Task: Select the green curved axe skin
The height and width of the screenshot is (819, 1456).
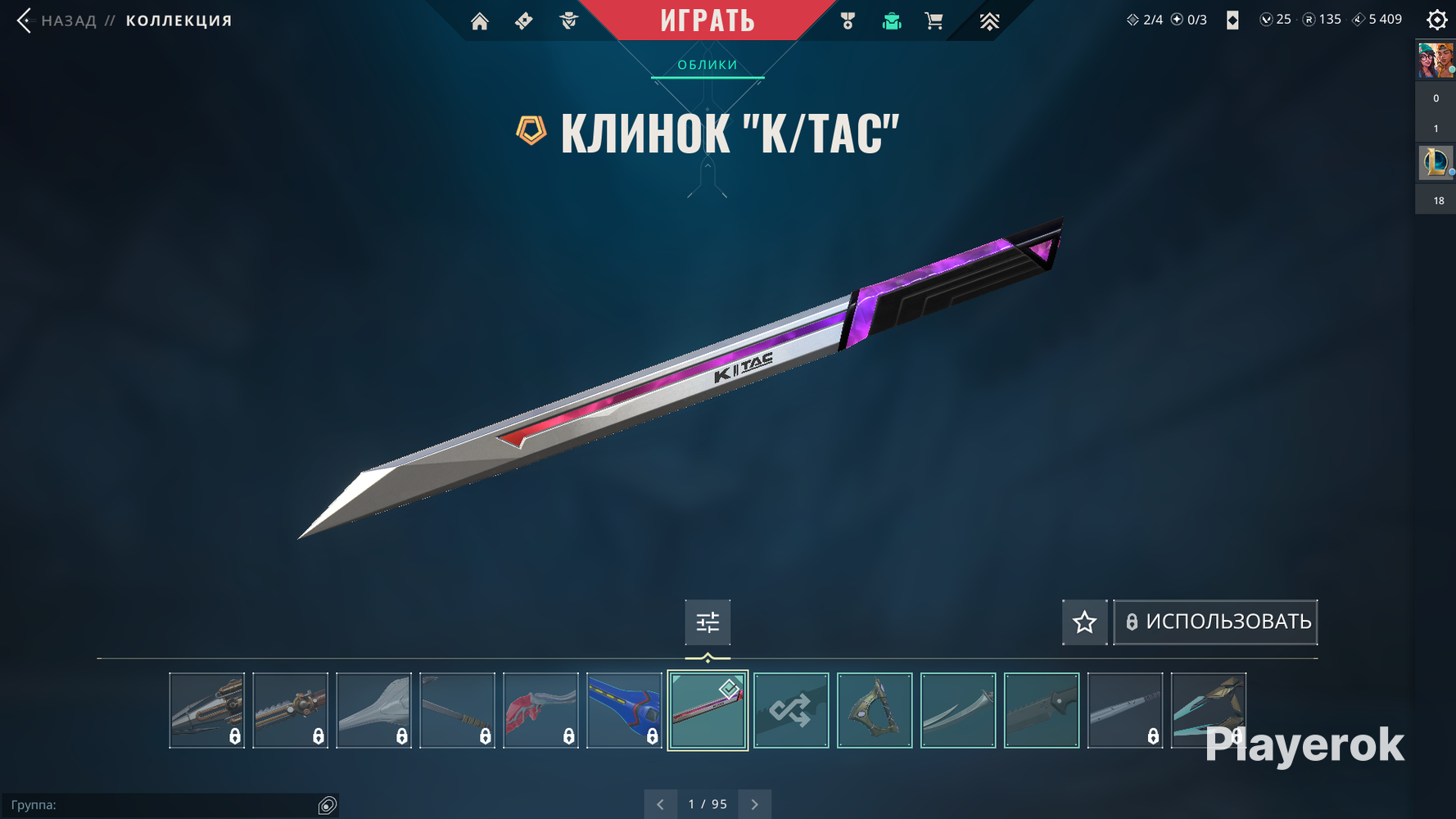Action: click(x=875, y=710)
